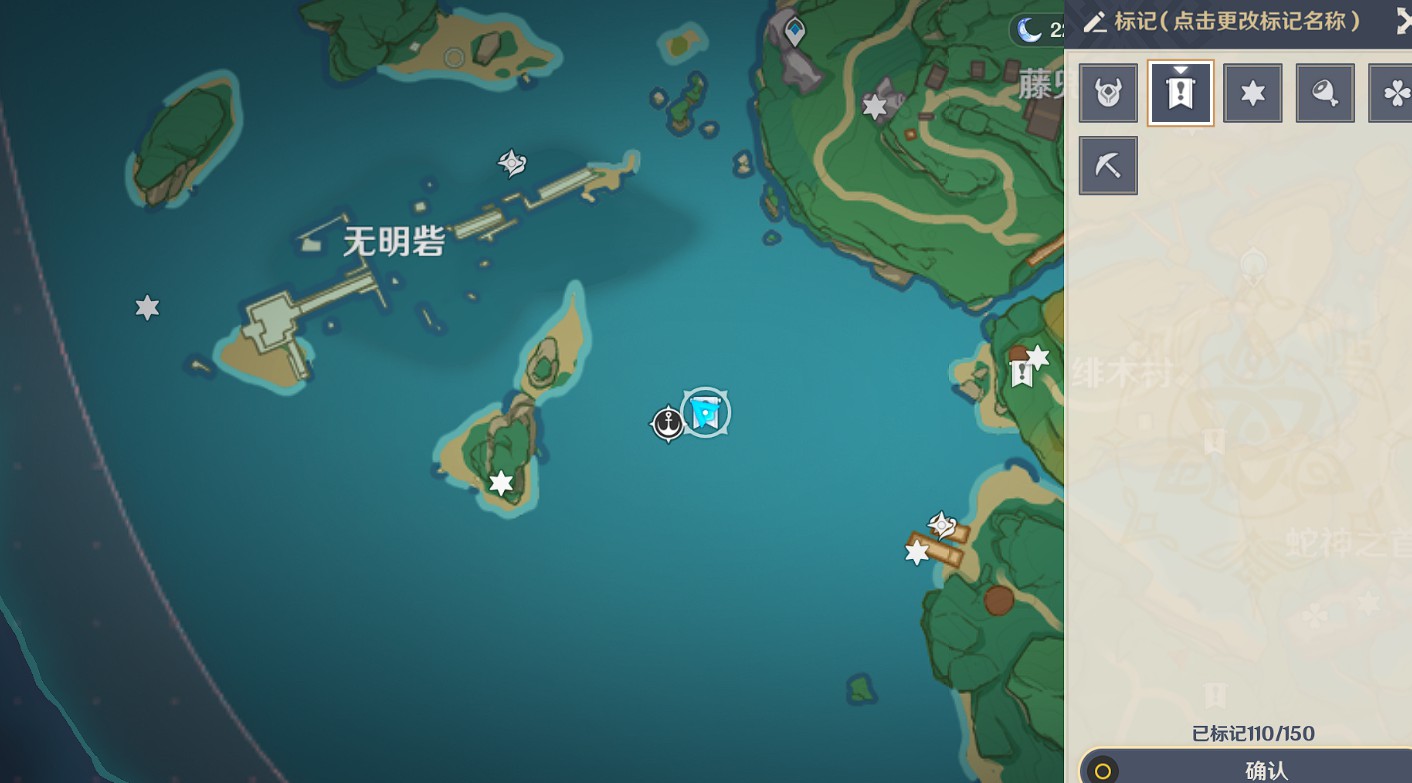Click the star marker on the southern green island
Screen dimensions: 1412x783
point(498,481)
